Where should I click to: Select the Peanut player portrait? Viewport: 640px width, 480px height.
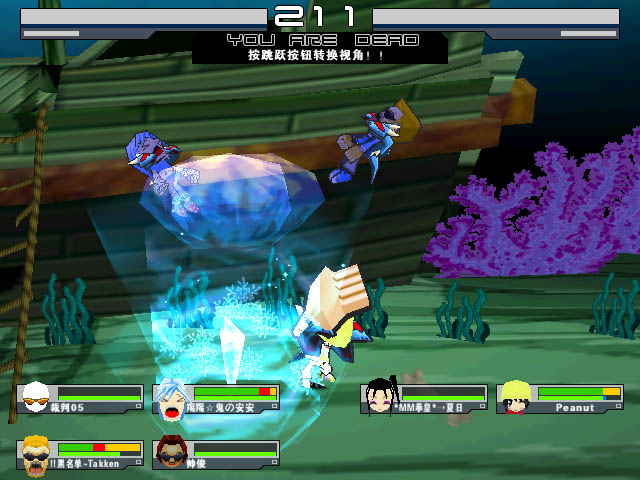[x=516, y=398]
